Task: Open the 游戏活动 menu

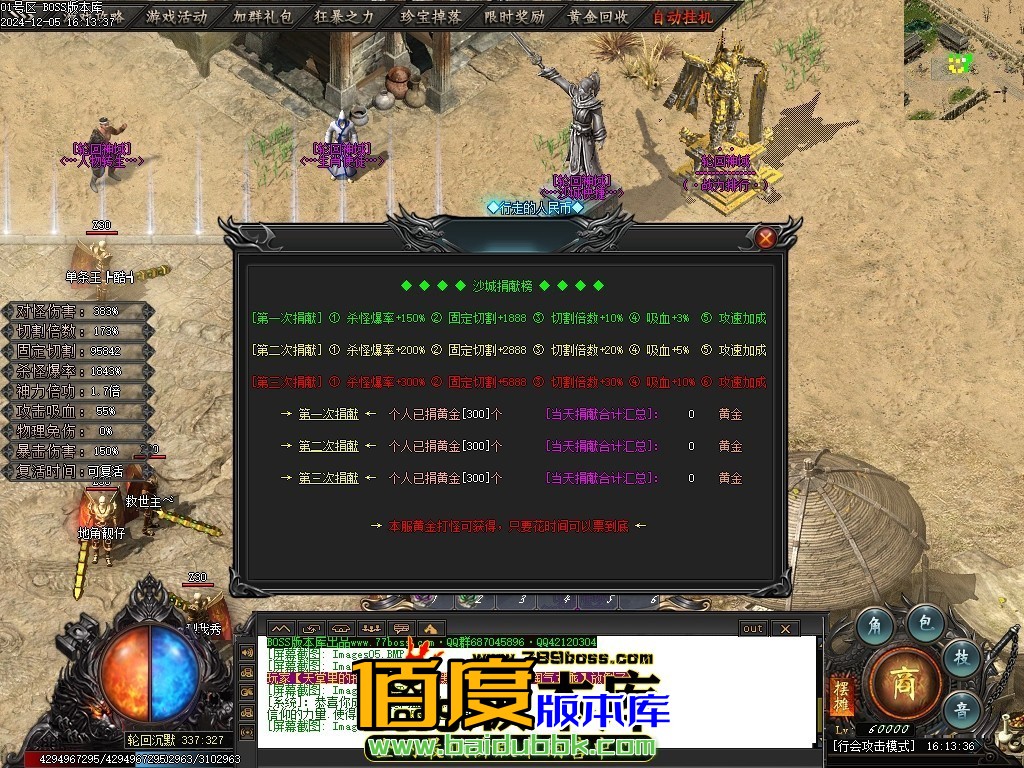Action: (177, 16)
